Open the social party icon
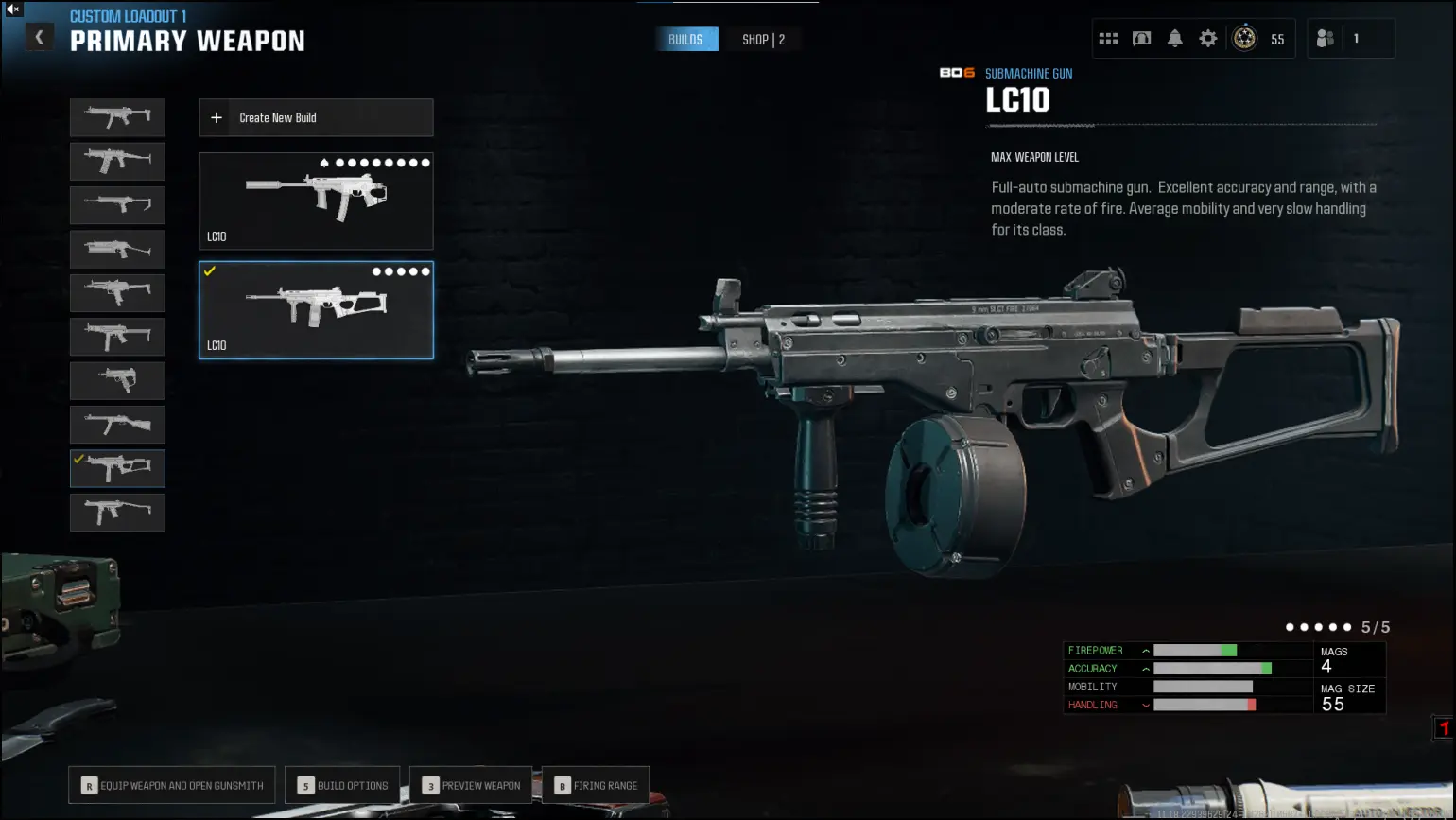Viewport: 1456px width, 820px height. coord(1326,39)
